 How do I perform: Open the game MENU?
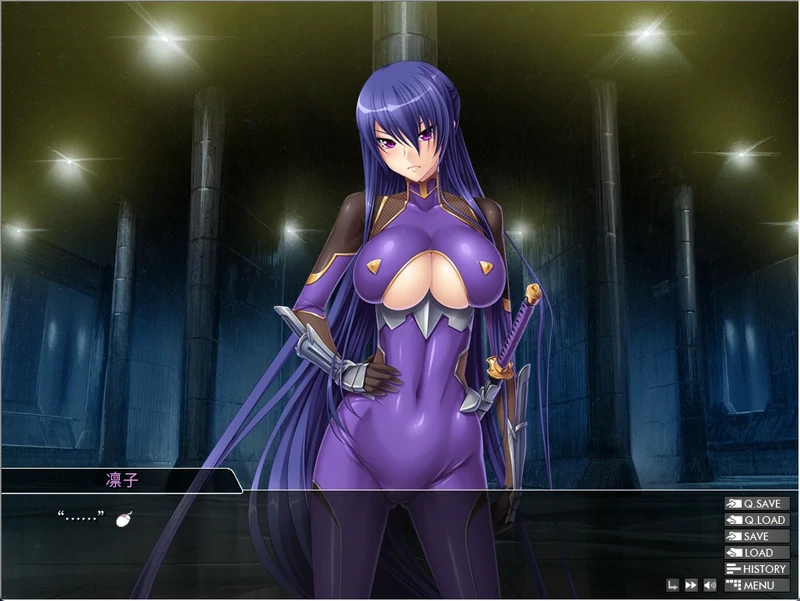757,585
